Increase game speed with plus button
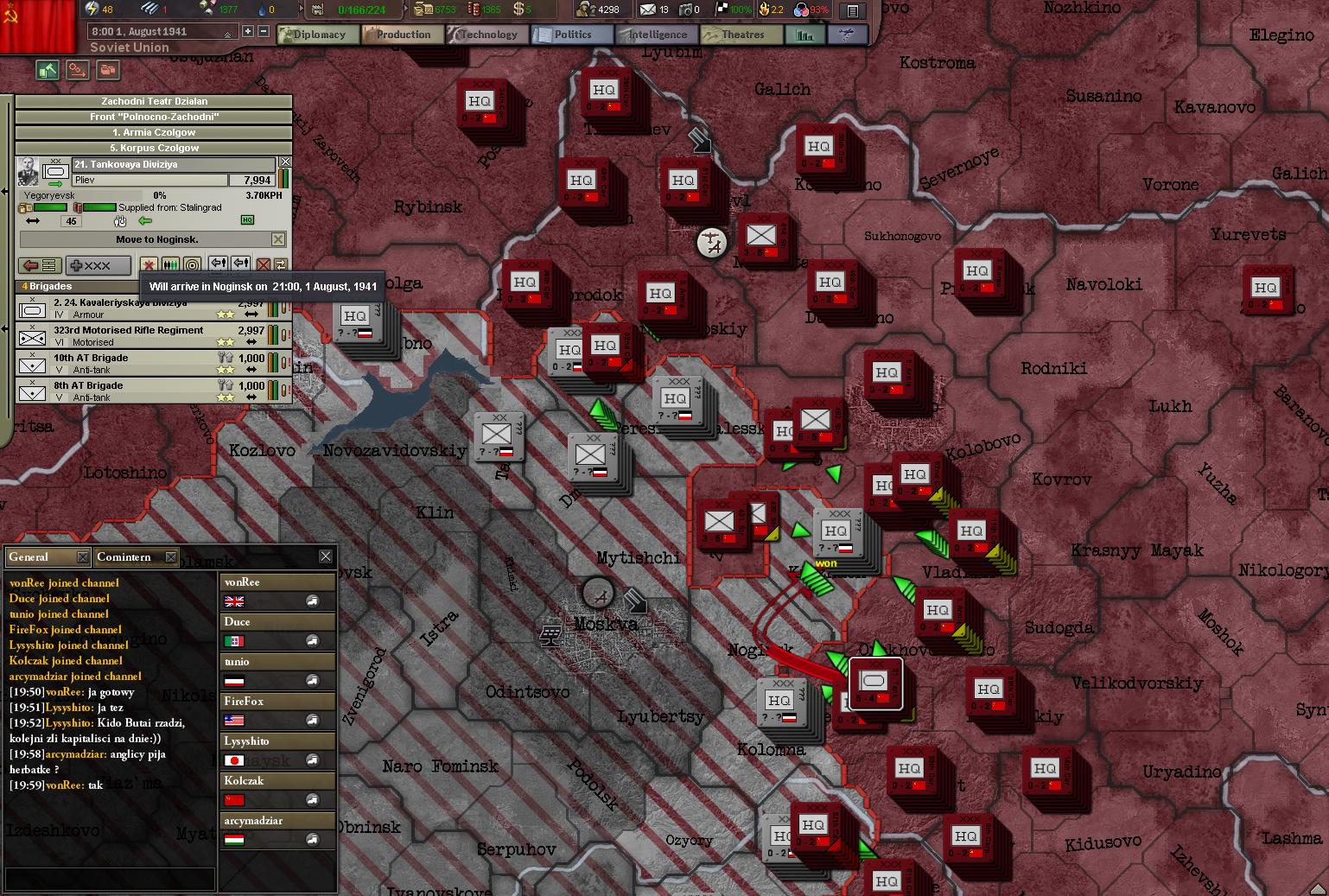The width and height of the screenshot is (1329, 896). [x=248, y=31]
